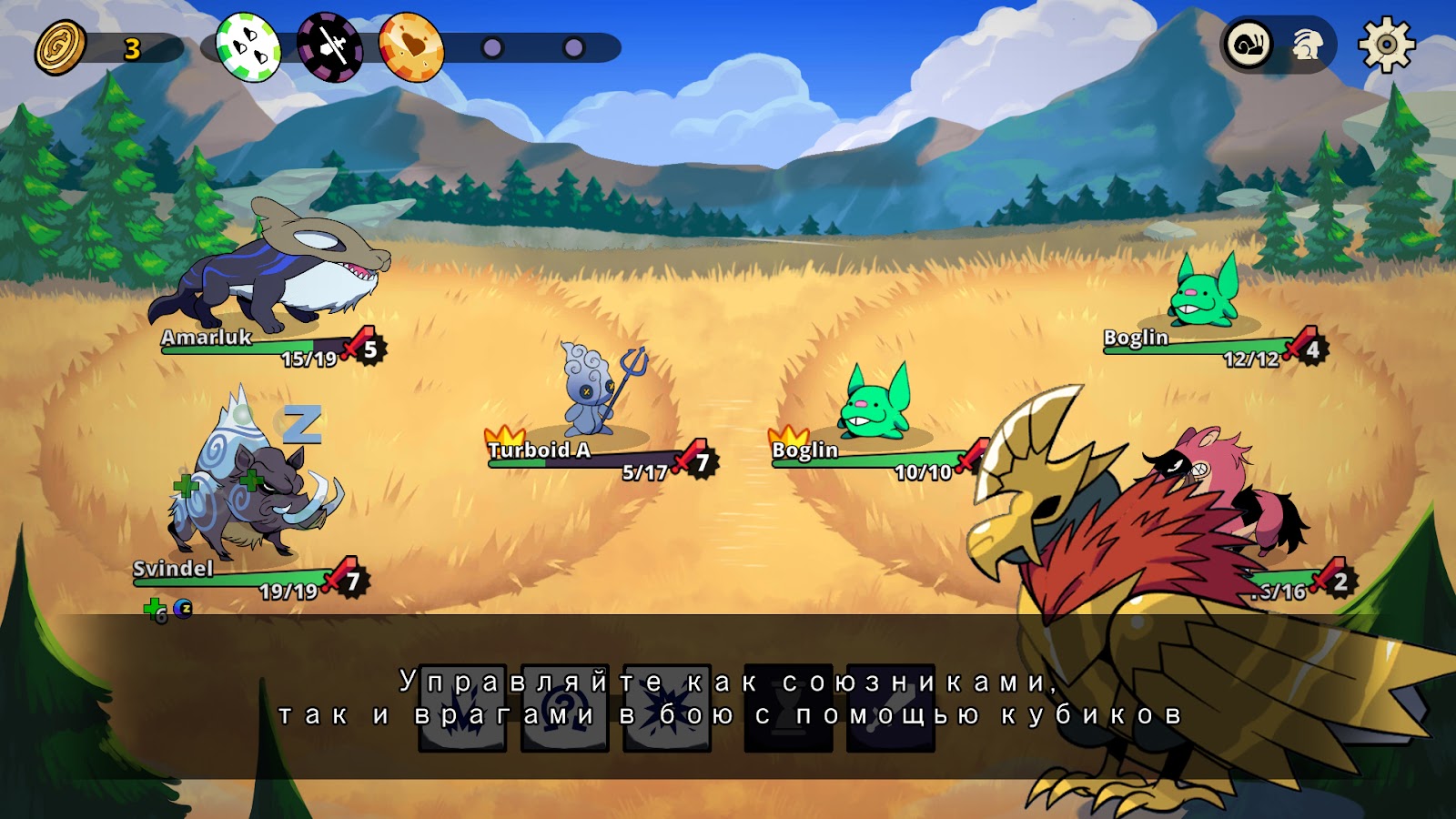Target the crowned Boglin with 10/10 health
This screenshot has width=1456, height=819.
coord(875,405)
